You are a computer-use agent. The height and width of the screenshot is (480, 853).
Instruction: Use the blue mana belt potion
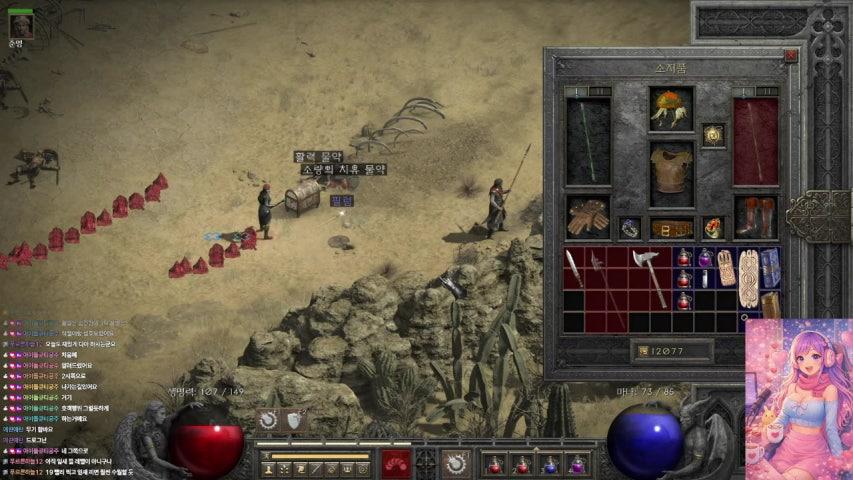[549, 464]
